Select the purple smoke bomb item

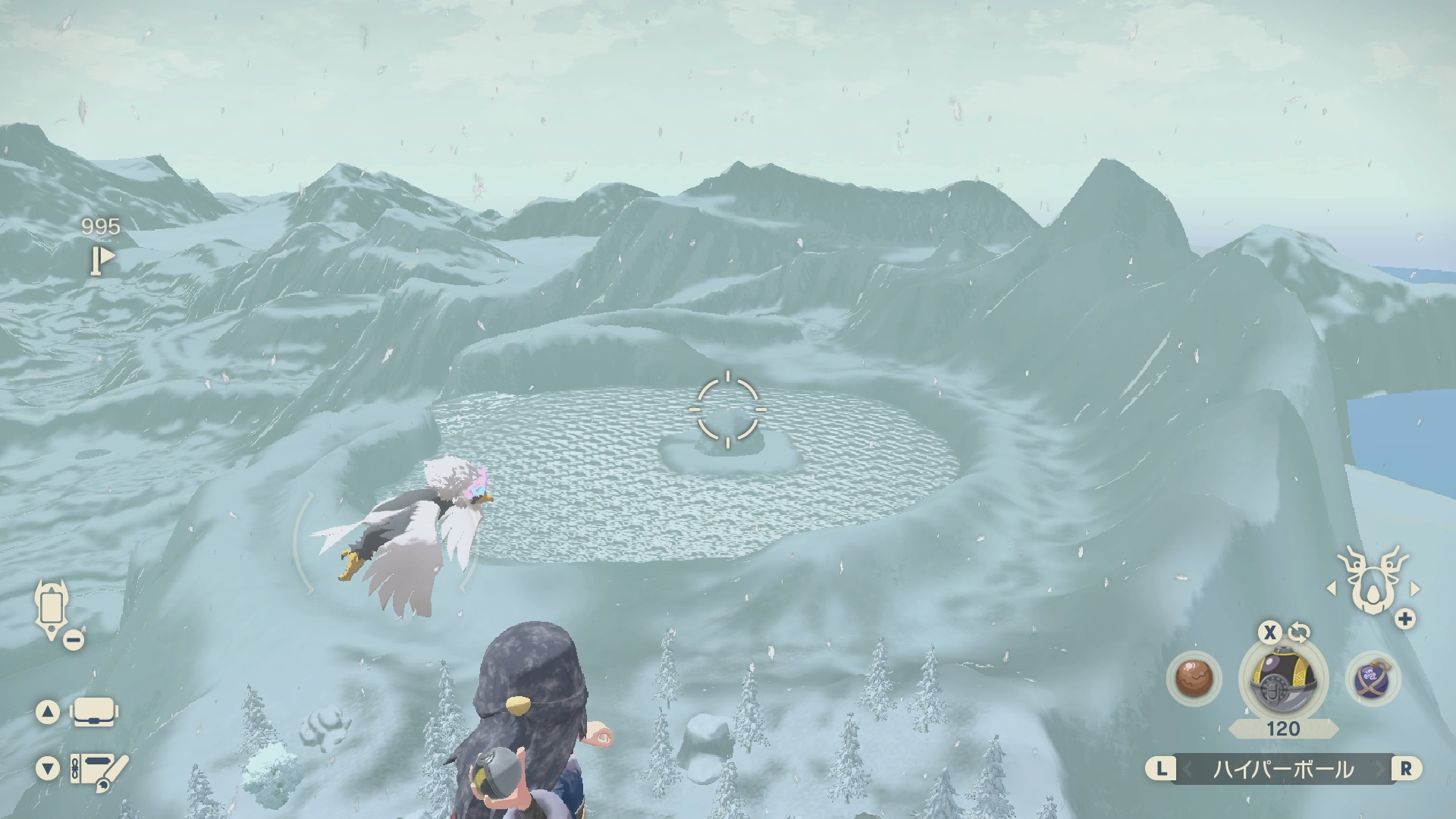[x=1373, y=678]
